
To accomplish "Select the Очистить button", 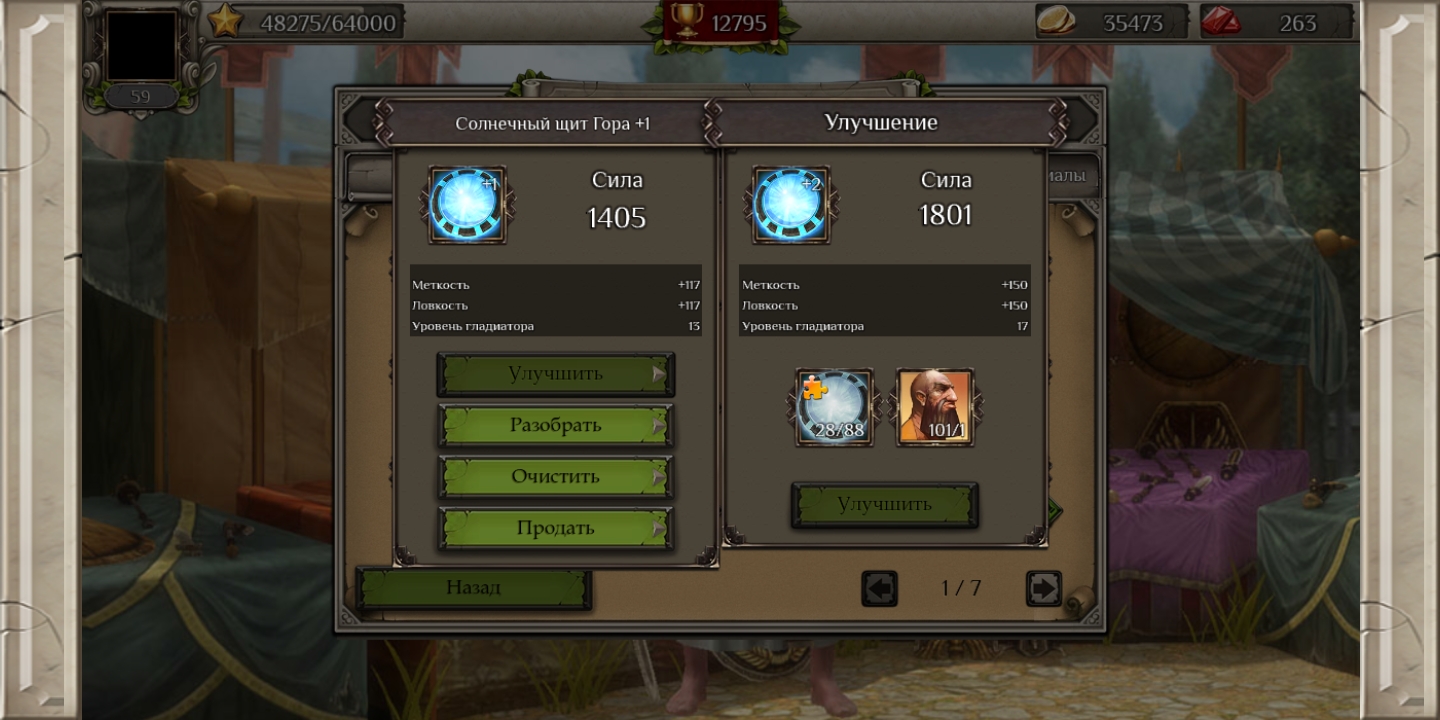I will (555, 477).
